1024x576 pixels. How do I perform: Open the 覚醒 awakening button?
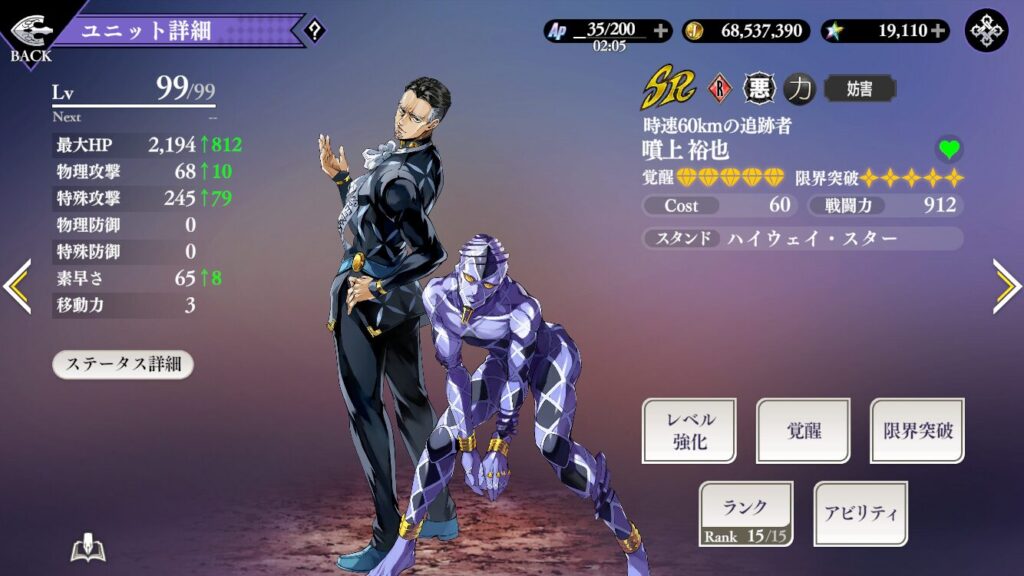803,431
